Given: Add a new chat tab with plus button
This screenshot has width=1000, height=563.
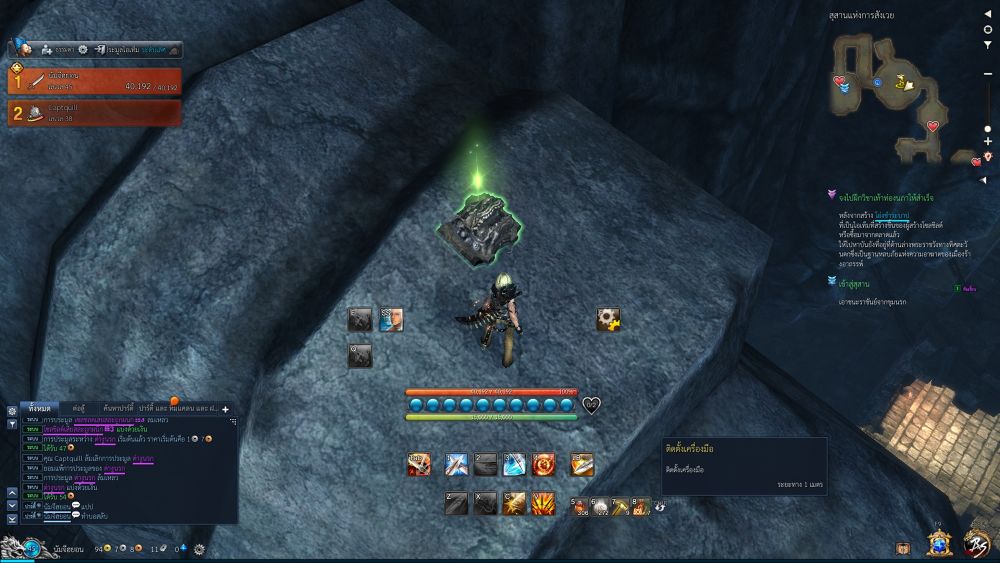Looking at the screenshot, I should (x=225, y=409).
